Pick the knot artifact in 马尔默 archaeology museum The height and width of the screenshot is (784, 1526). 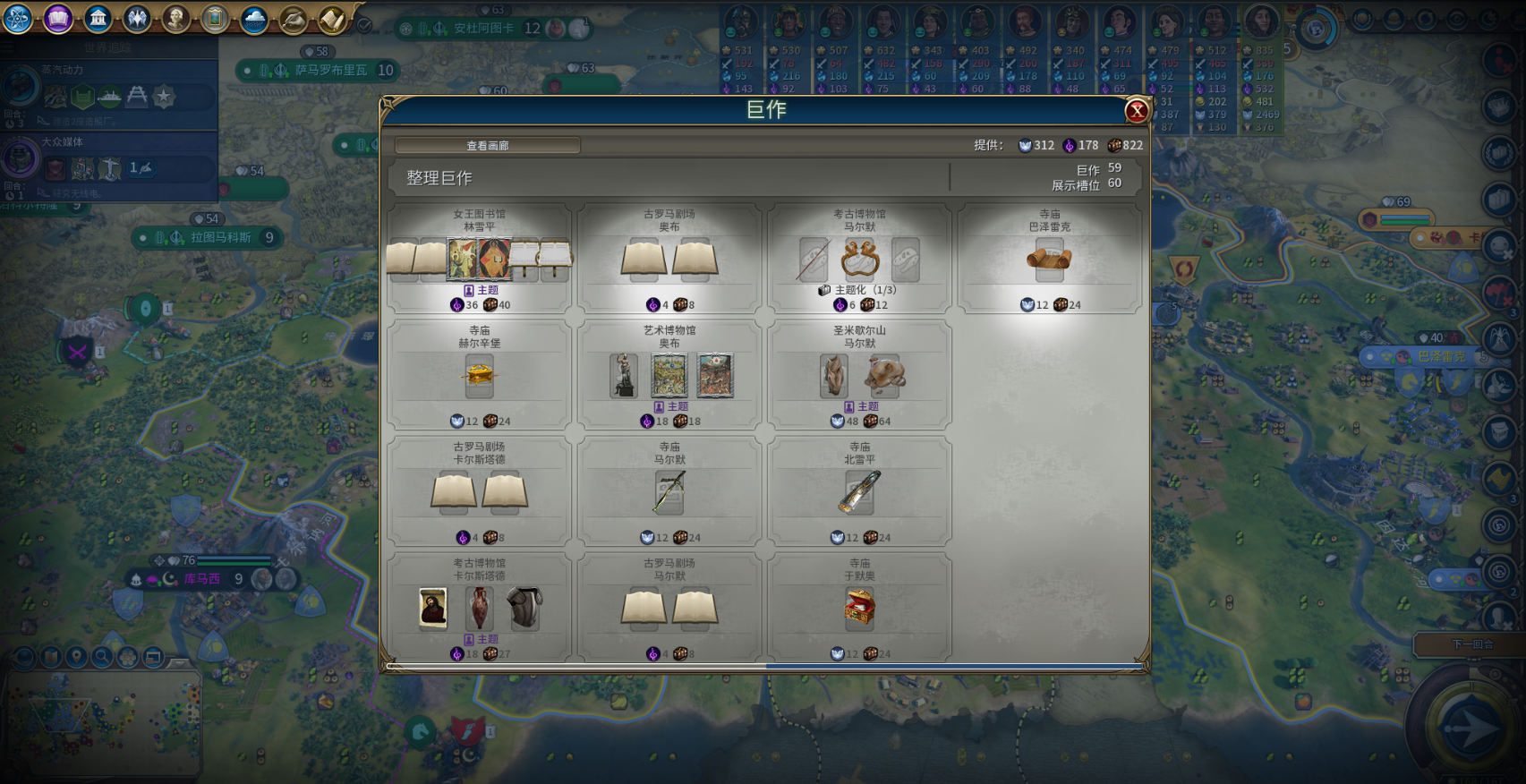pos(859,260)
